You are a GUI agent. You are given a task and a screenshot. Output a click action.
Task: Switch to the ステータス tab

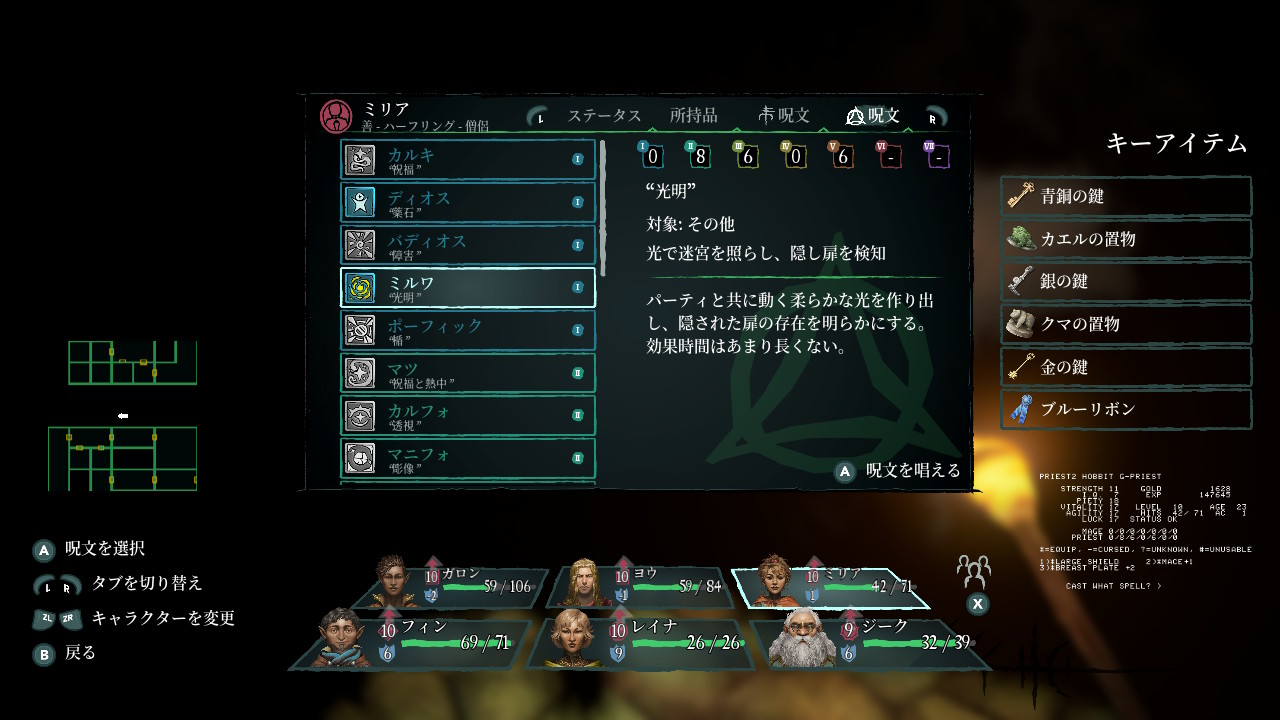603,116
